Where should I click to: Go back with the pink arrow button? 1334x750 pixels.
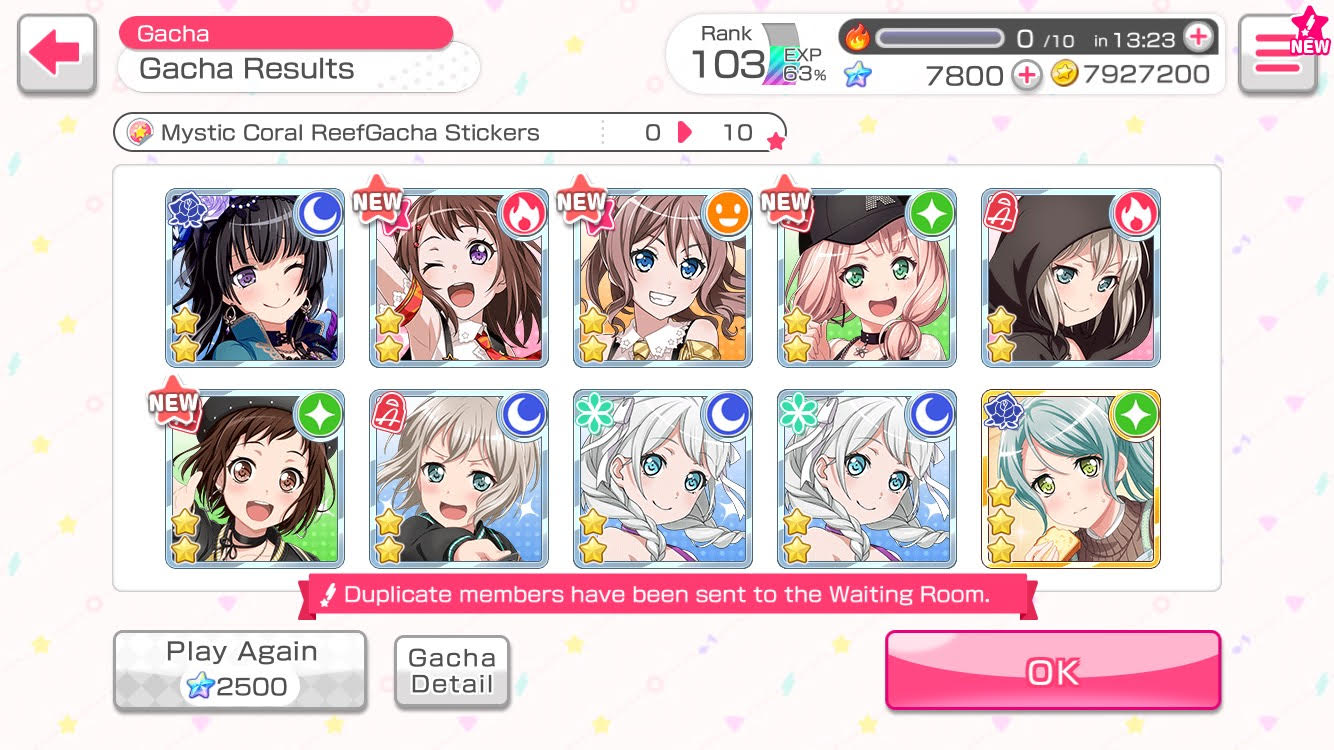click(x=57, y=54)
